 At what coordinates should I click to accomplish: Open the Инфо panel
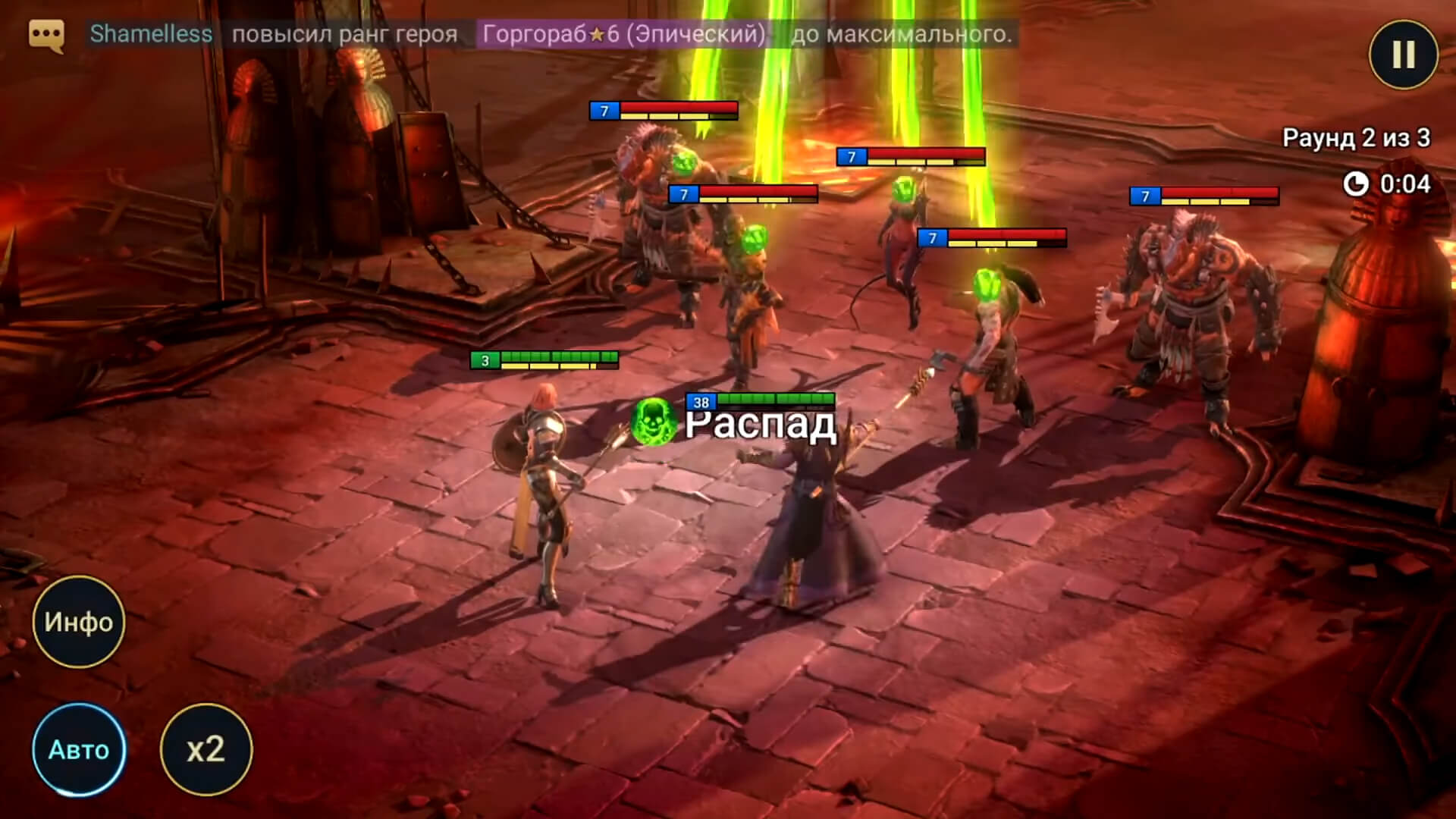[x=78, y=622]
